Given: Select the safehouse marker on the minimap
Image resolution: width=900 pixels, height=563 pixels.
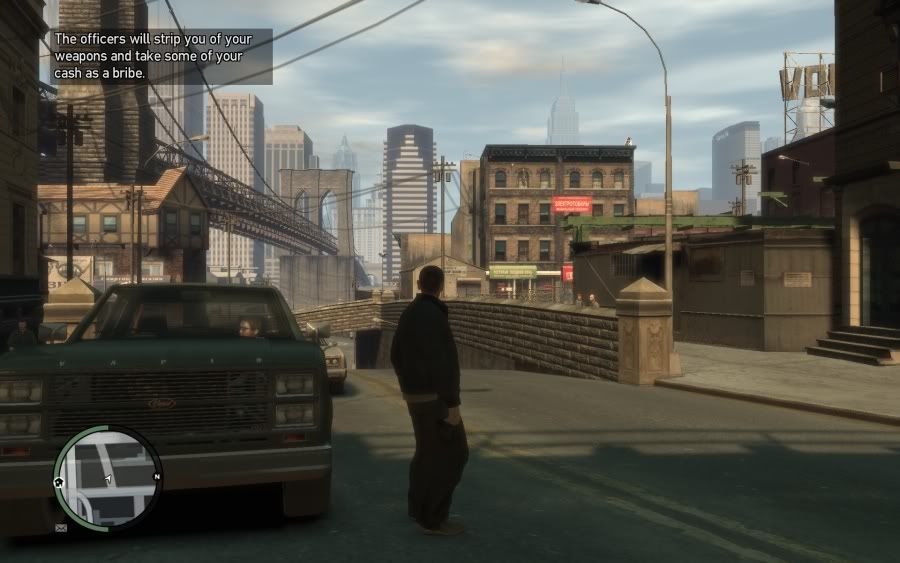Looking at the screenshot, I should 59,481.
